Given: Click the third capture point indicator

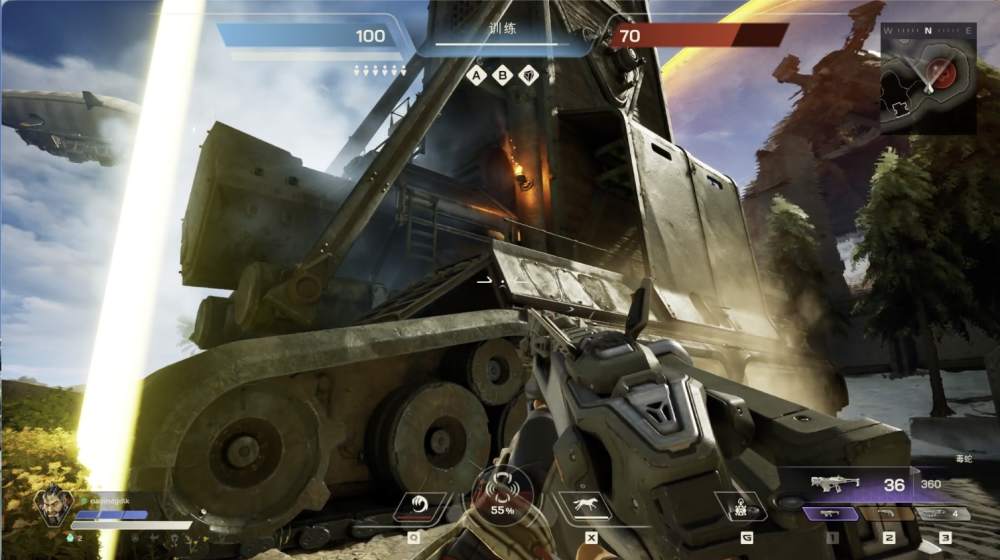Looking at the screenshot, I should [x=529, y=75].
